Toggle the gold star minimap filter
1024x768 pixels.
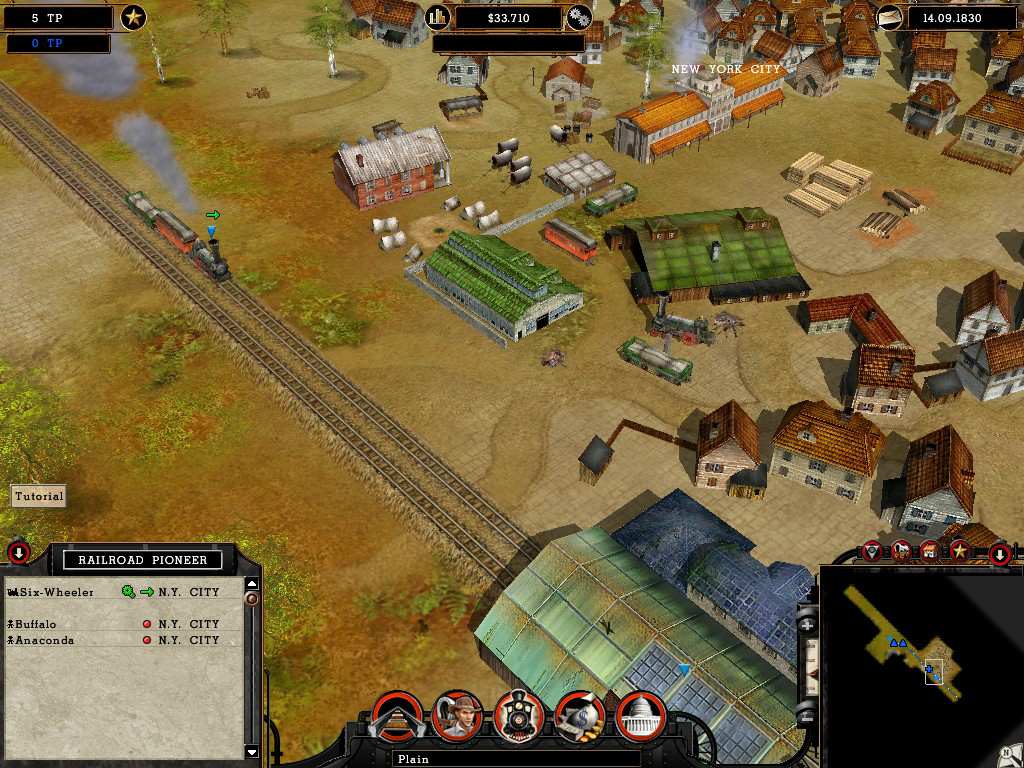(x=959, y=550)
